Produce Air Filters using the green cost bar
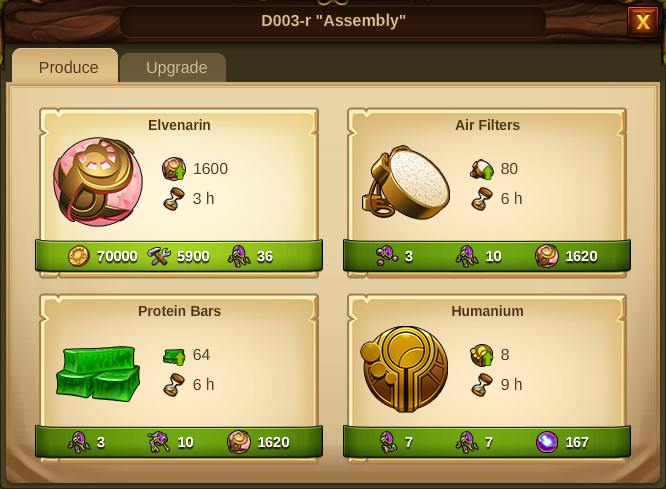666x489 pixels. (487, 256)
